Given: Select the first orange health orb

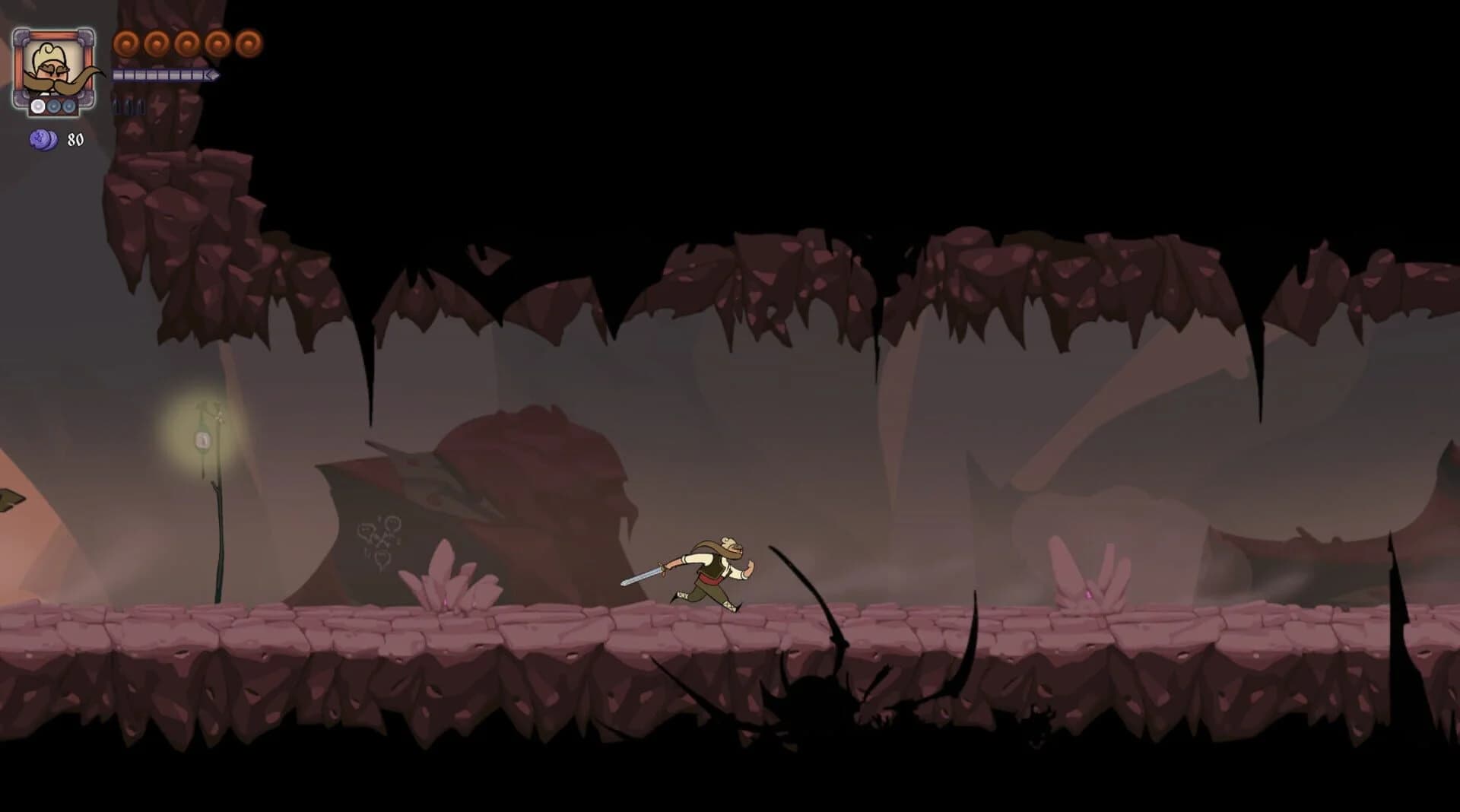Looking at the screenshot, I should (126, 44).
